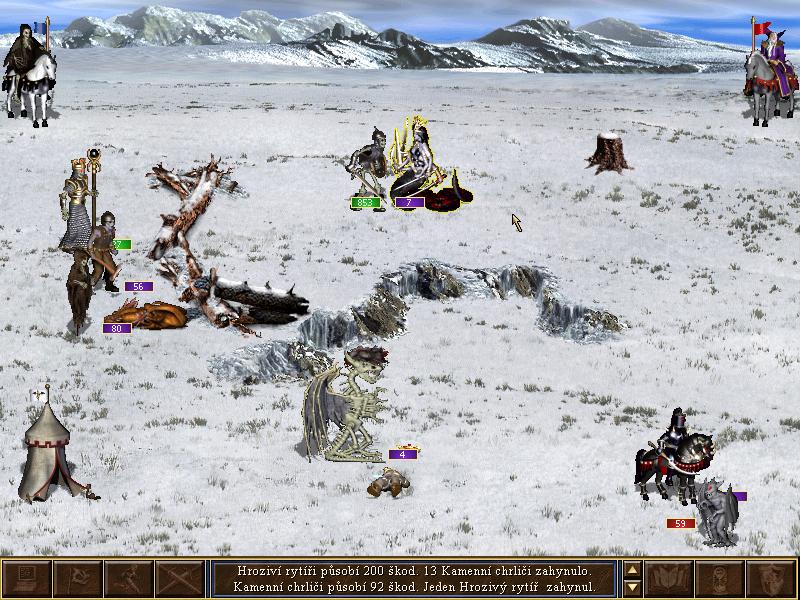The height and width of the screenshot is (600, 800).
Task: Surrender the battle with the flag button
Action: [x=78, y=579]
